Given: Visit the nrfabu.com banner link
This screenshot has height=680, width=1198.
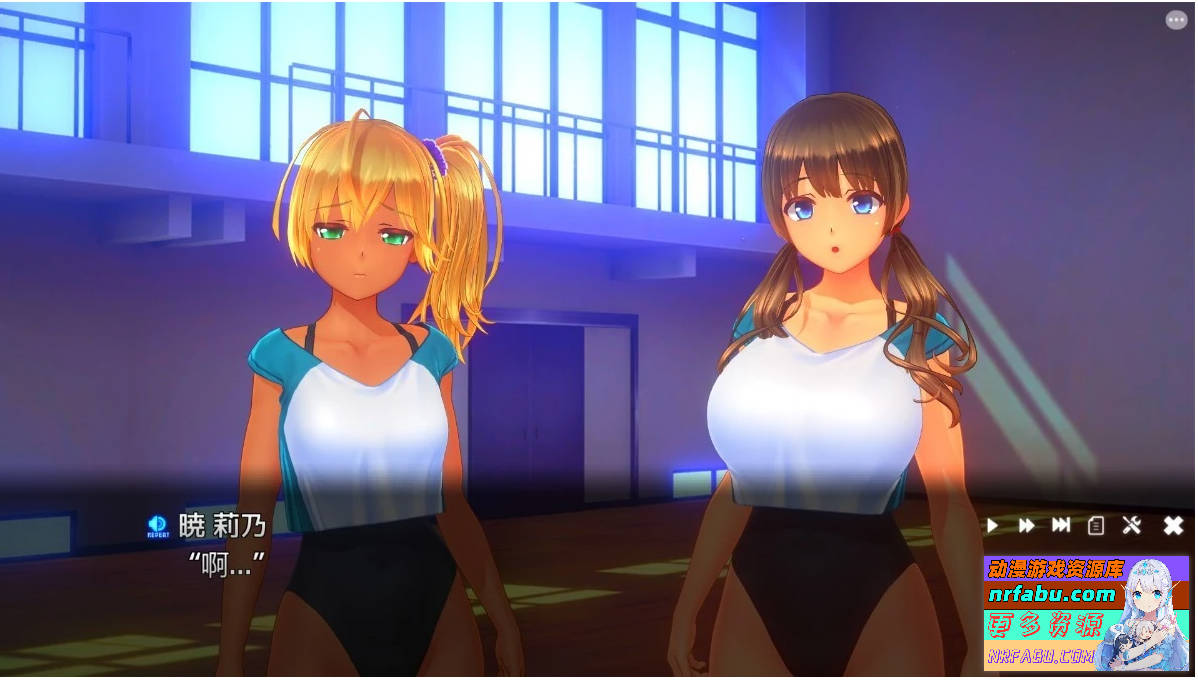Looking at the screenshot, I should coord(1051,594).
